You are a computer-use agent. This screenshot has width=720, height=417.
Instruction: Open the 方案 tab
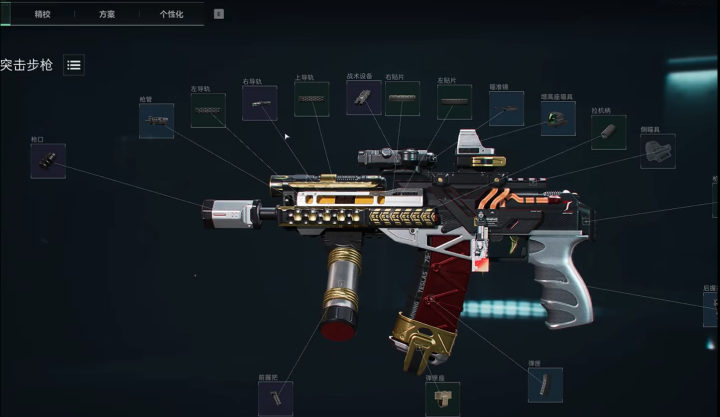[106, 14]
